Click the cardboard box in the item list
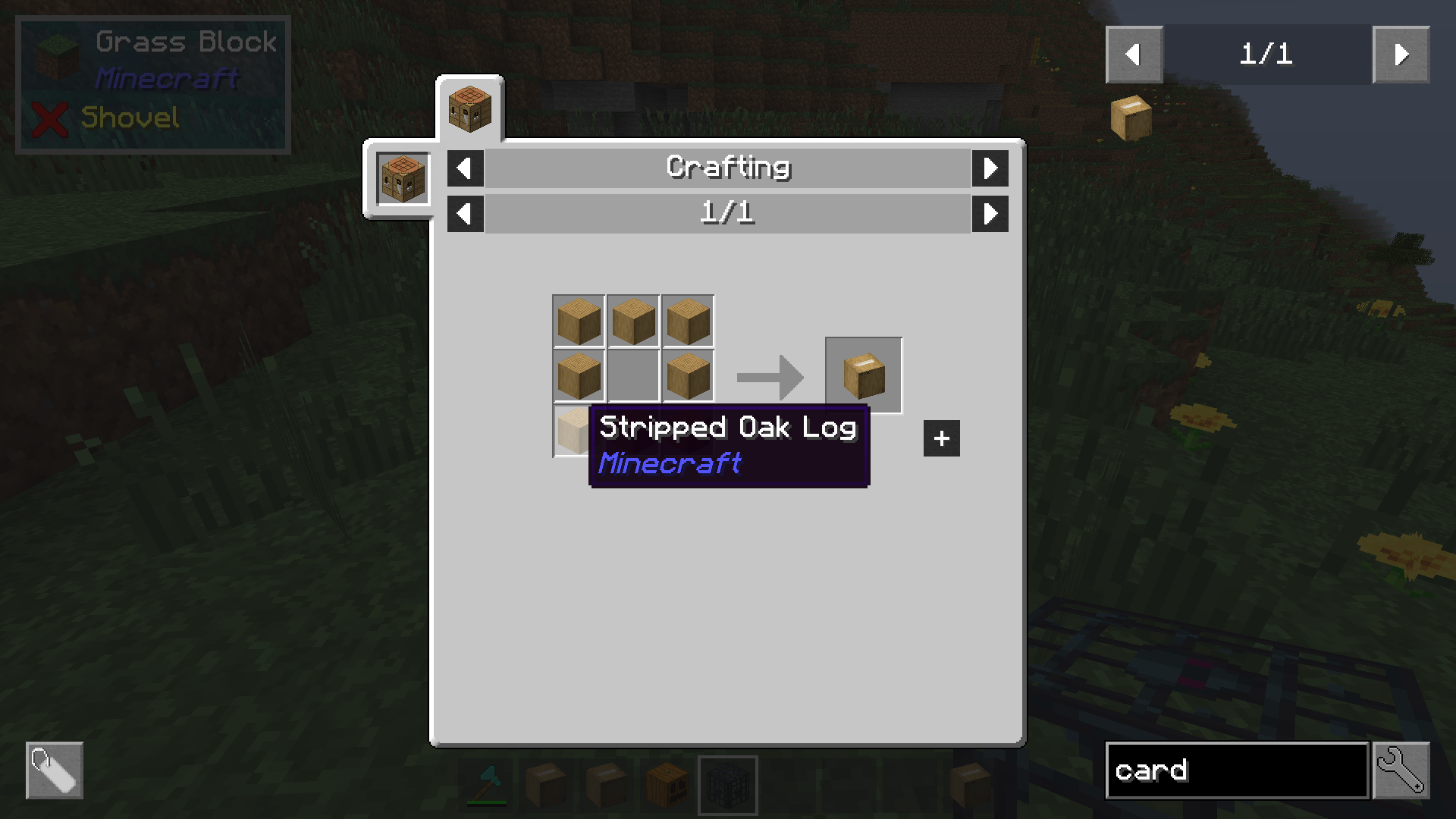This screenshot has width=1456, height=819. pyautogui.click(x=1131, y=118)
